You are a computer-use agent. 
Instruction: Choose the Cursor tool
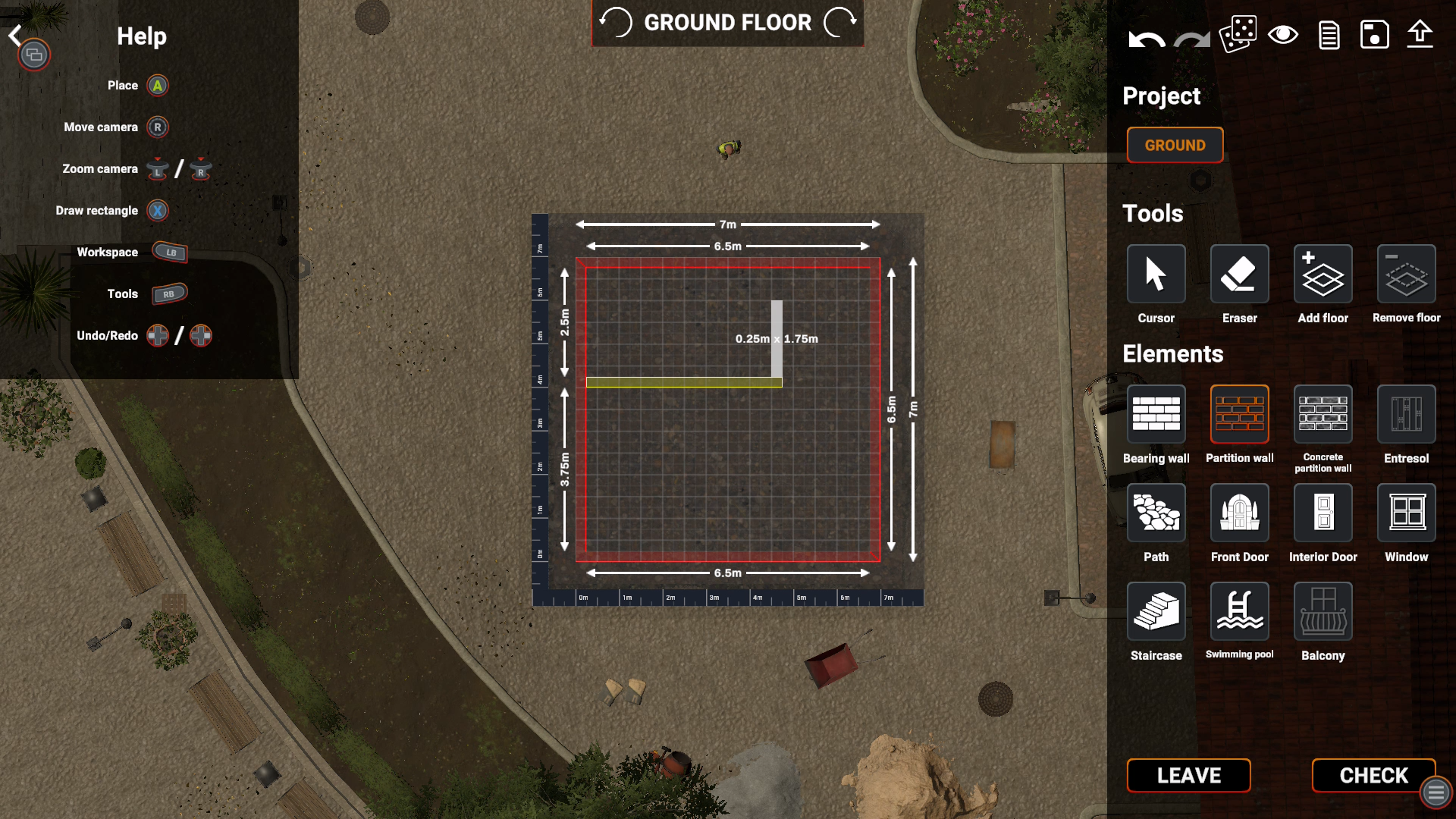(x=1156, y=274)
